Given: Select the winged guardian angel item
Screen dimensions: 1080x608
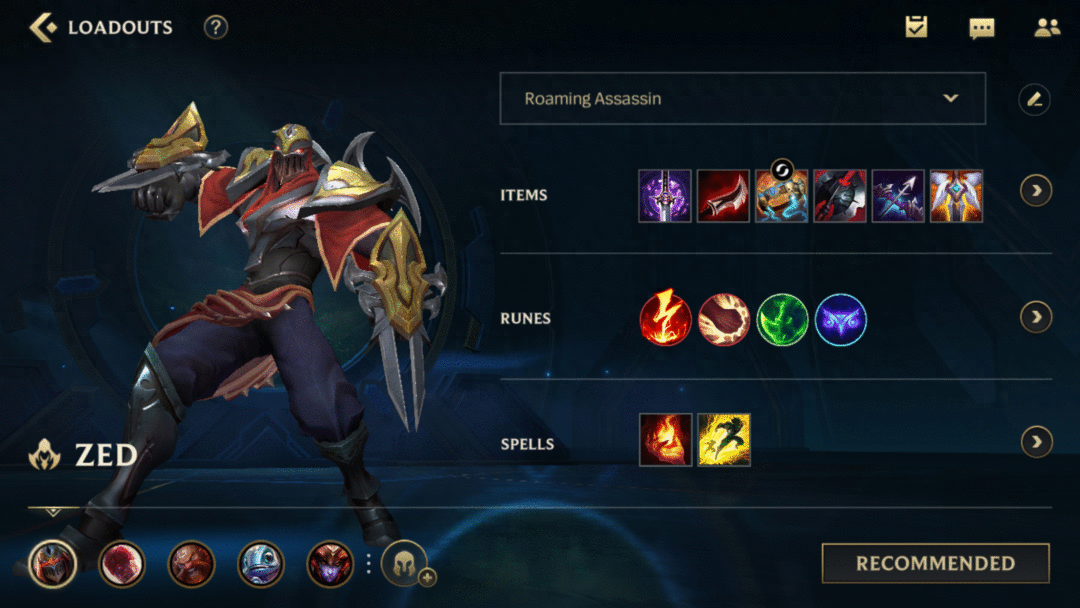Looking at the screenshot, I should point(956,195).
